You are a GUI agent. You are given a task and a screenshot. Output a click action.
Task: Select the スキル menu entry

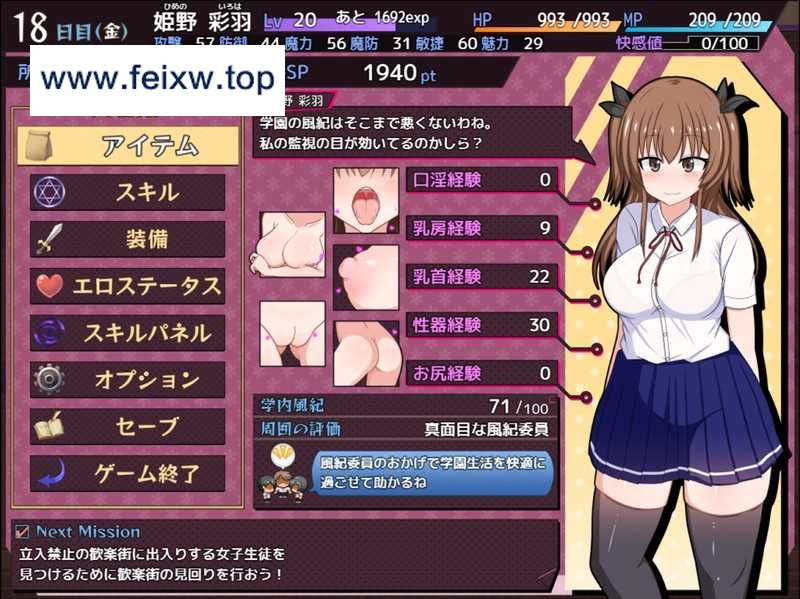click(128, 193)
